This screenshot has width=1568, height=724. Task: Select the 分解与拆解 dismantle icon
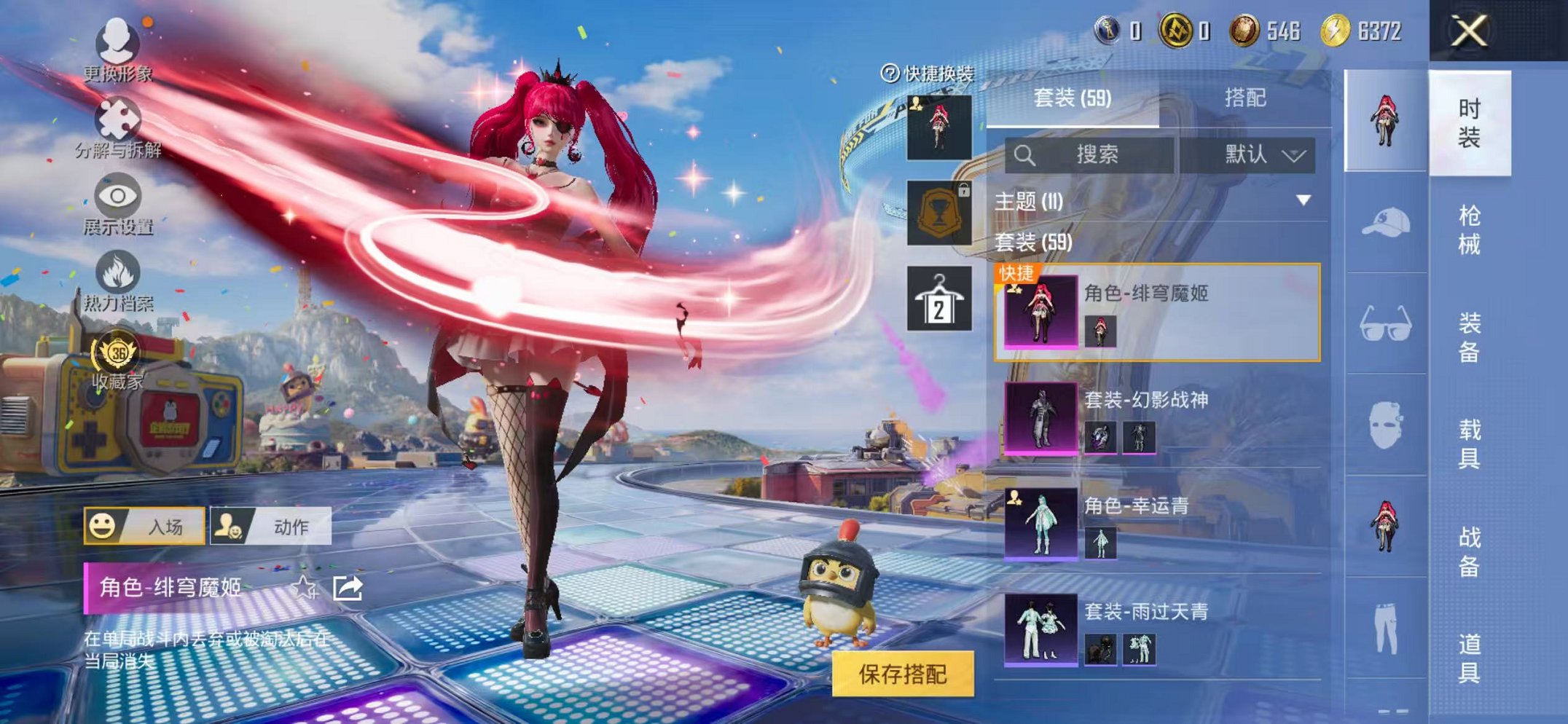click(x=119, y=117)
